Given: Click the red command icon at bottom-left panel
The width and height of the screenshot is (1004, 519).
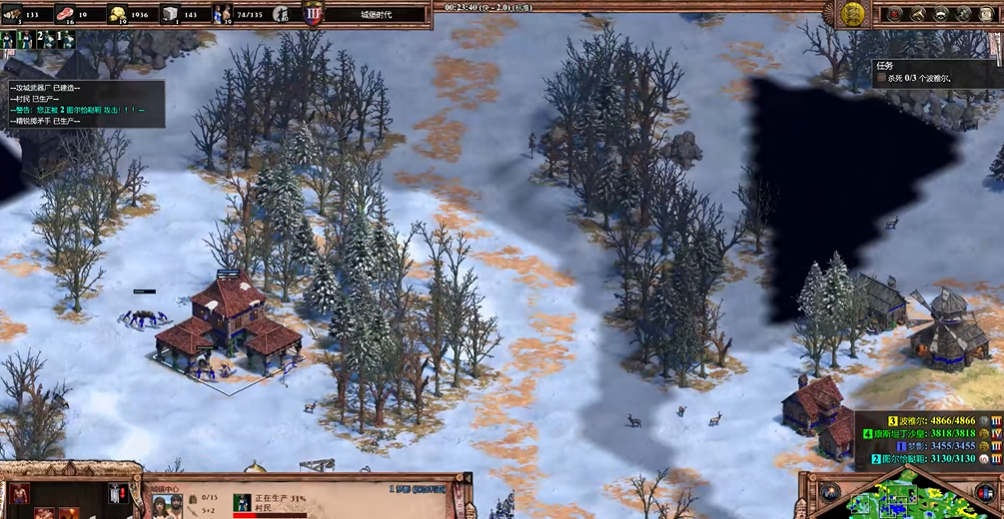Looking at the screenshot, I should [19, 493].
